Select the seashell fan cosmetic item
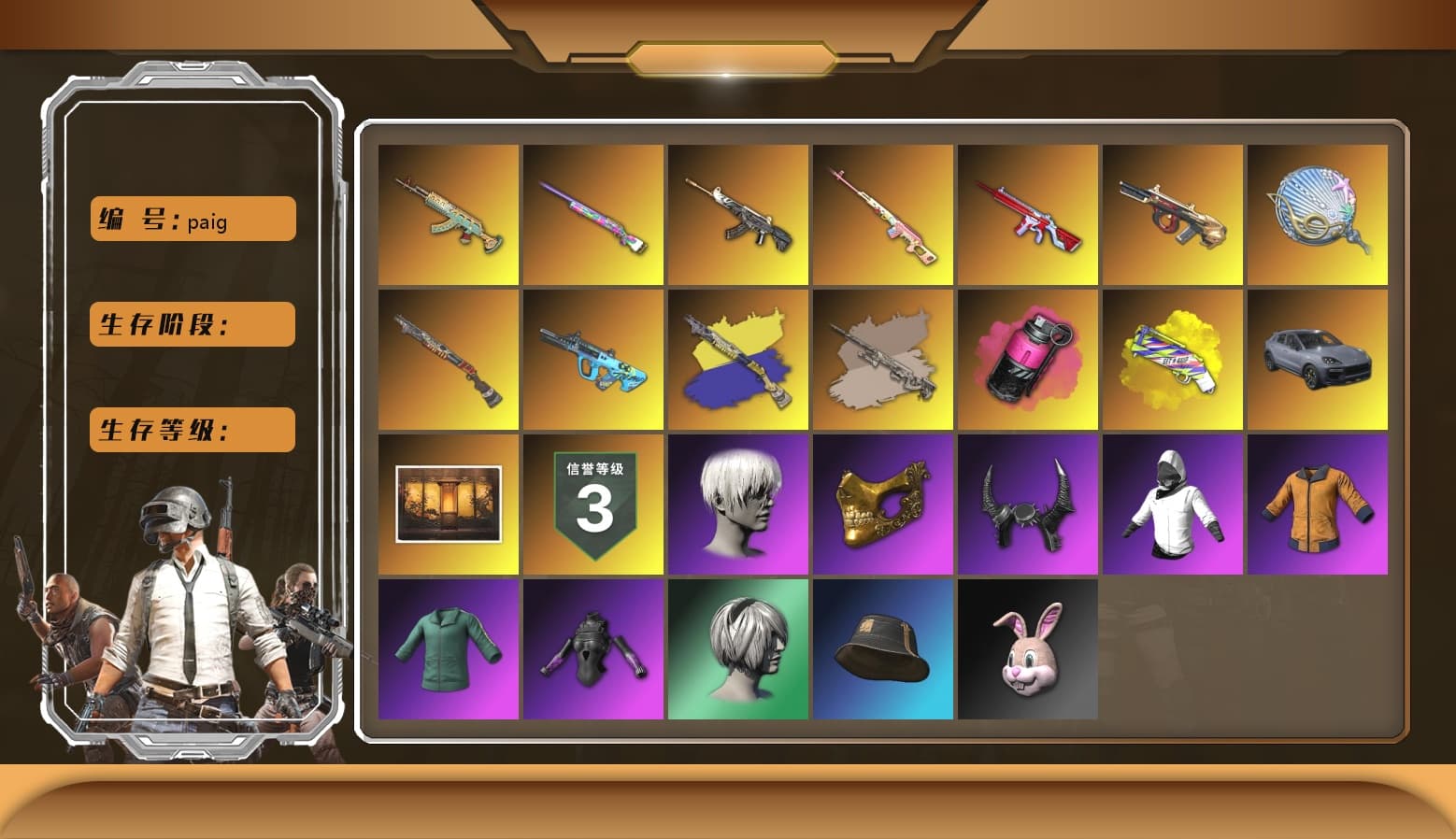The width and height of the screenshot is (1456, 839). point(1318,214)
